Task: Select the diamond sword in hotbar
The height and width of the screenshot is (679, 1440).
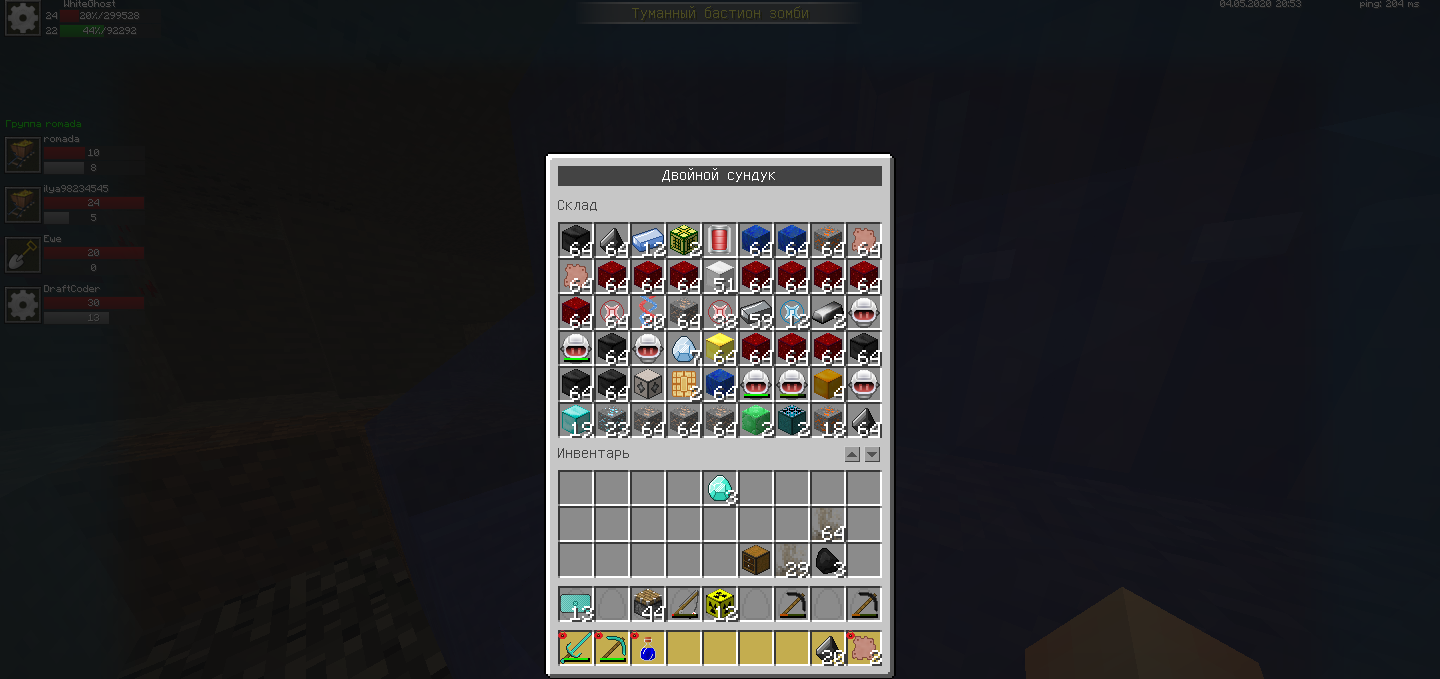Action: (576, 648)
